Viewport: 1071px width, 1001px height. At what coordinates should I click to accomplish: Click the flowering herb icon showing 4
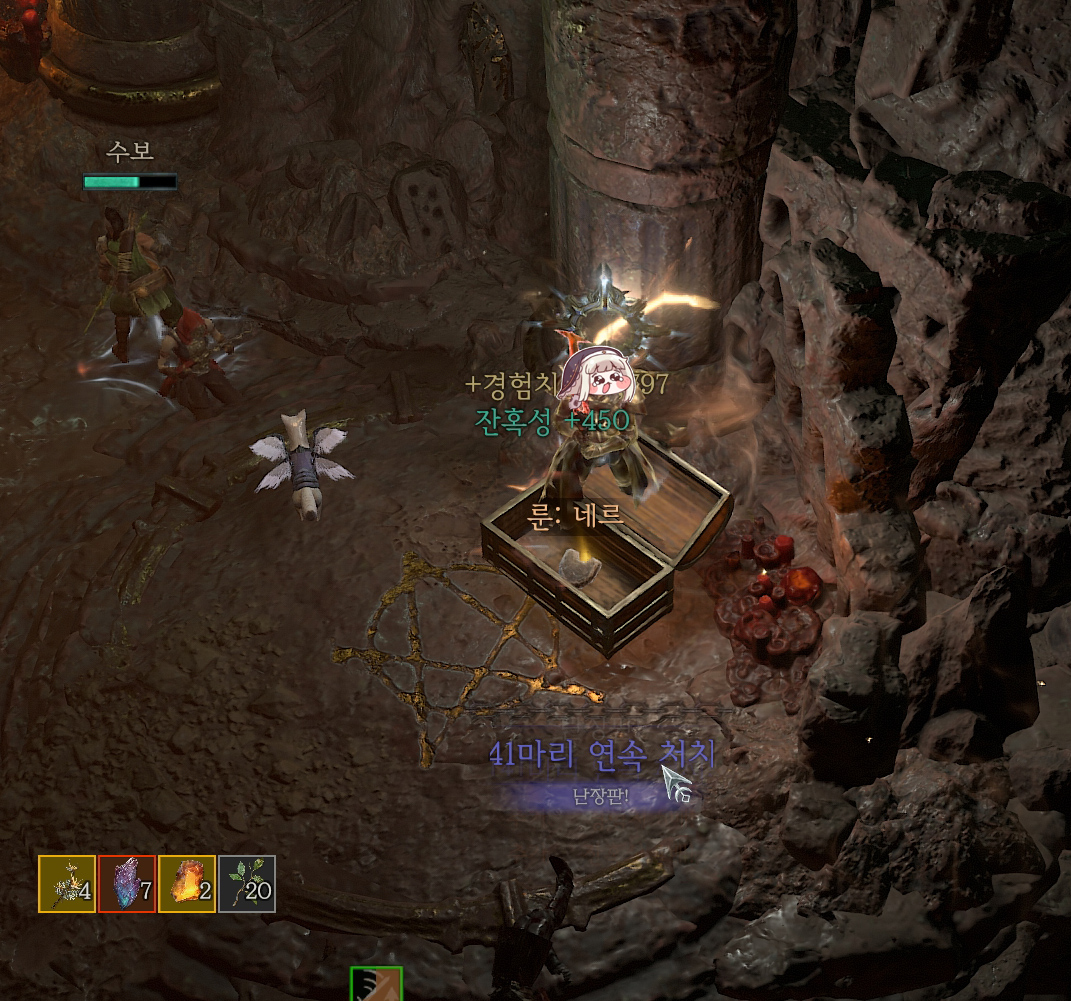[x=67, y=884]
